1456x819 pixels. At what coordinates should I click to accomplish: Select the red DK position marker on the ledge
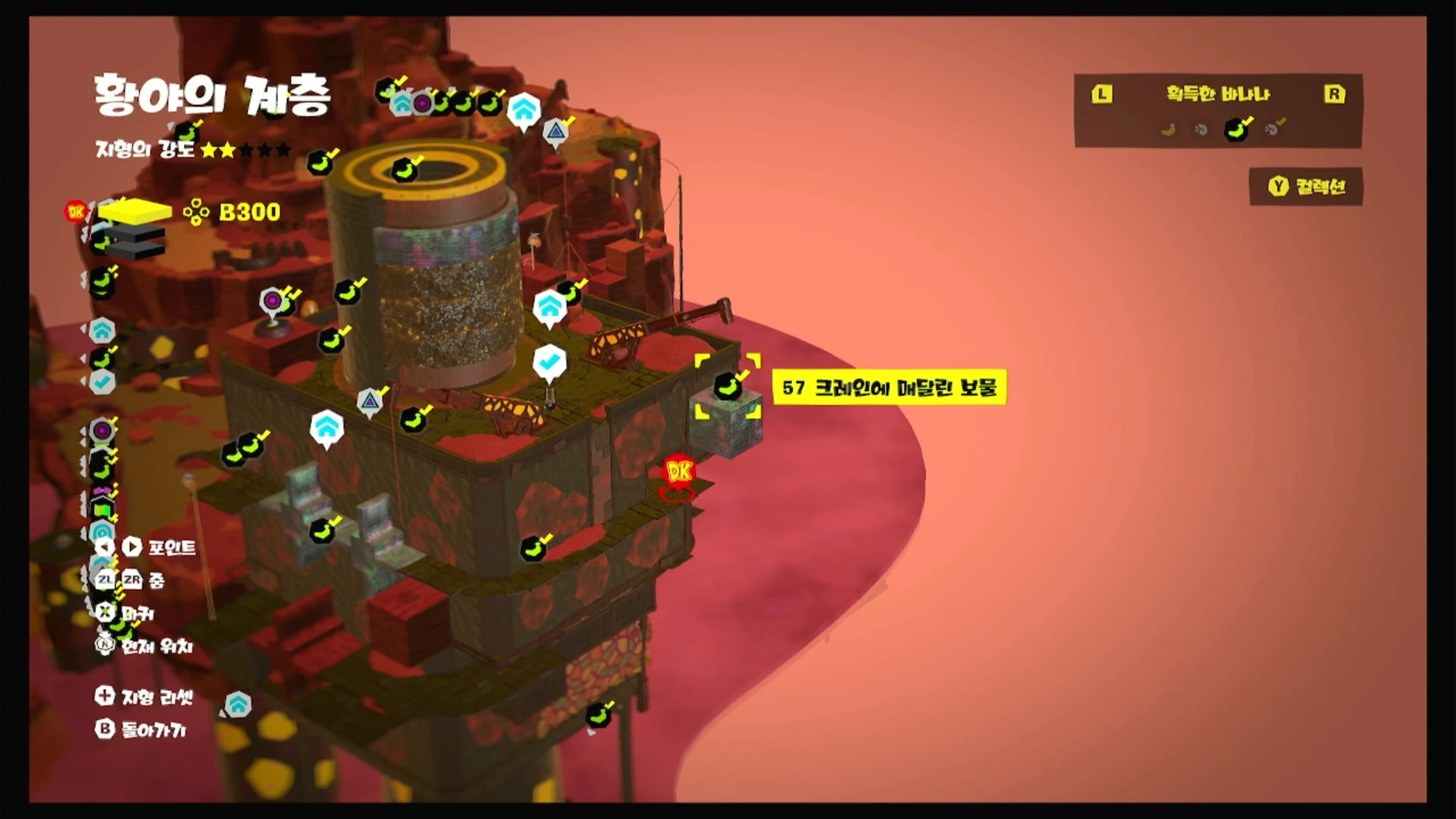coord(679,473)
